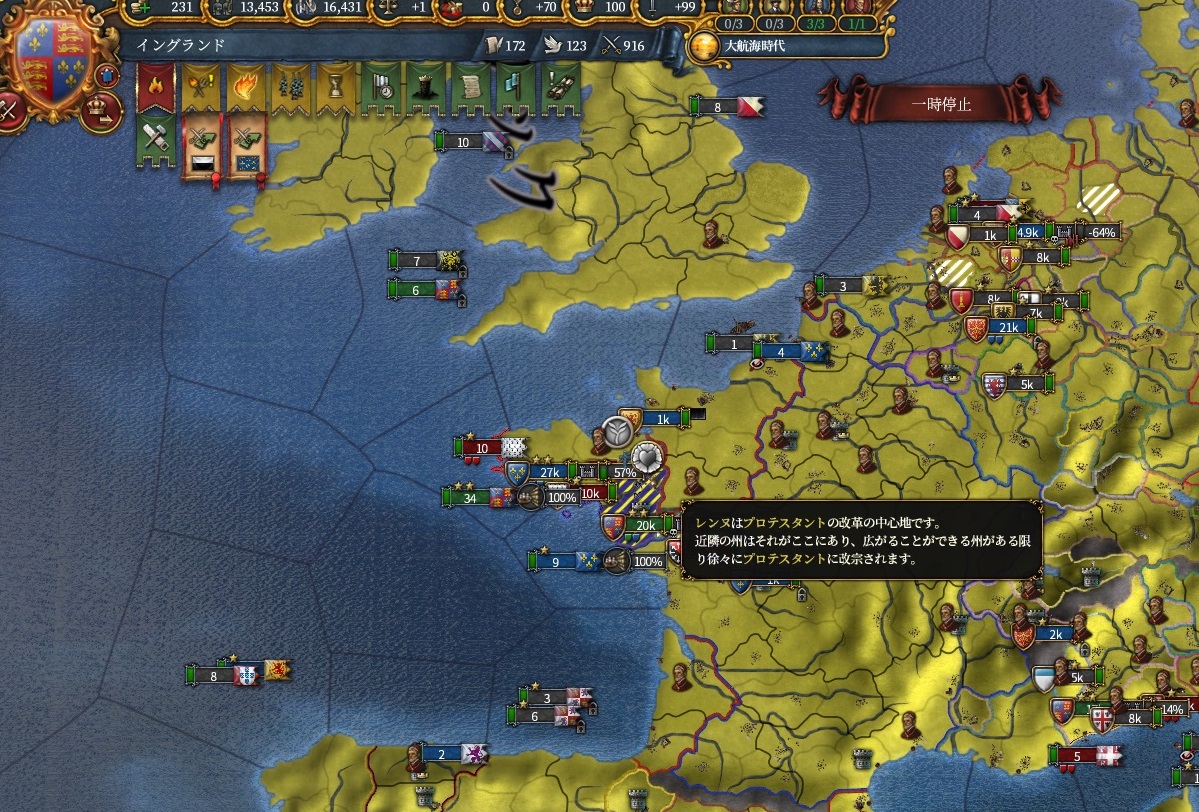This screenshot has width=1199, height=812.
Task: Select the light blue flag banner
Action: click(514, 87)
